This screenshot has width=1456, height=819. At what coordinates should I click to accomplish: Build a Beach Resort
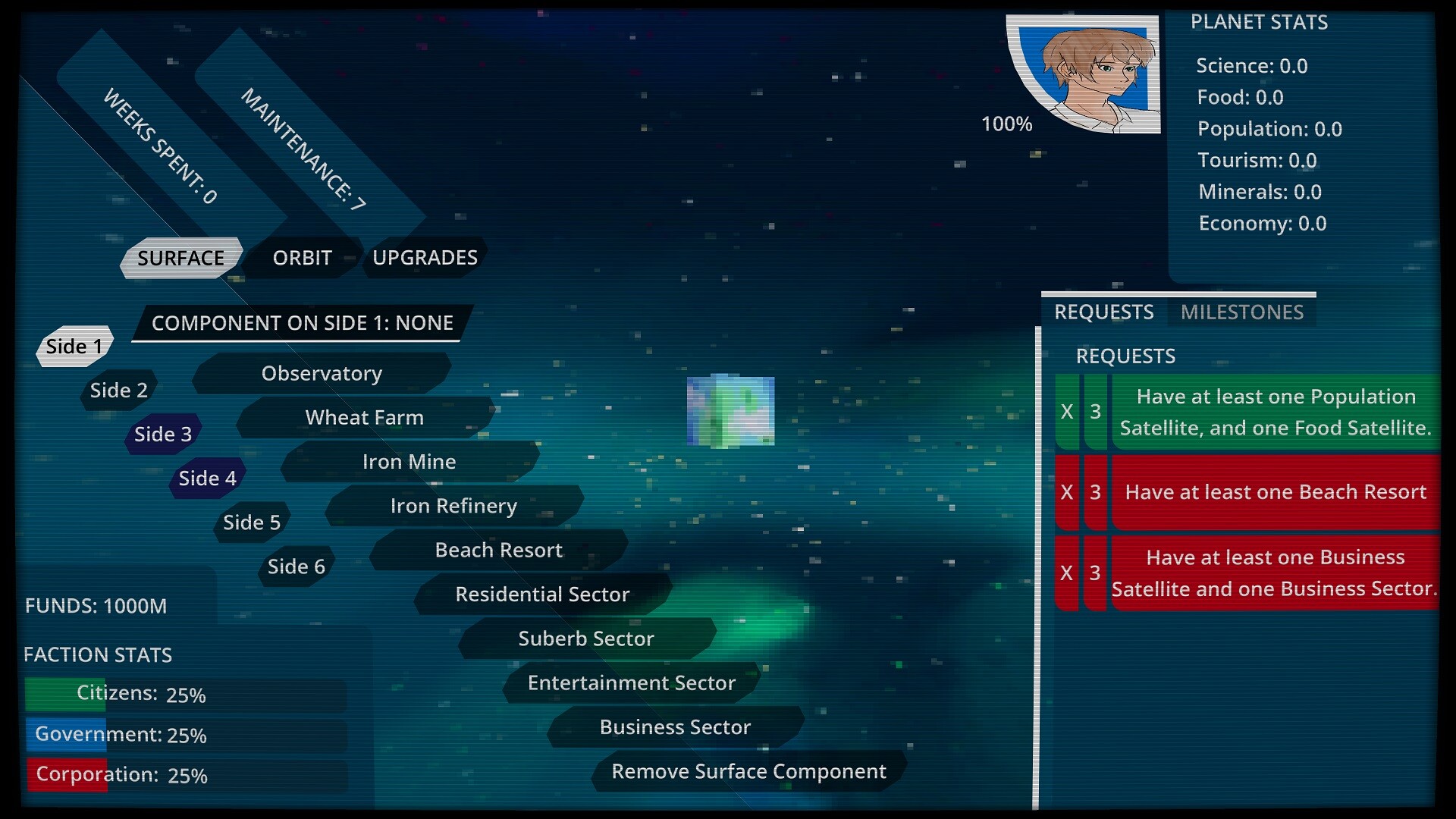coord(498,550)
